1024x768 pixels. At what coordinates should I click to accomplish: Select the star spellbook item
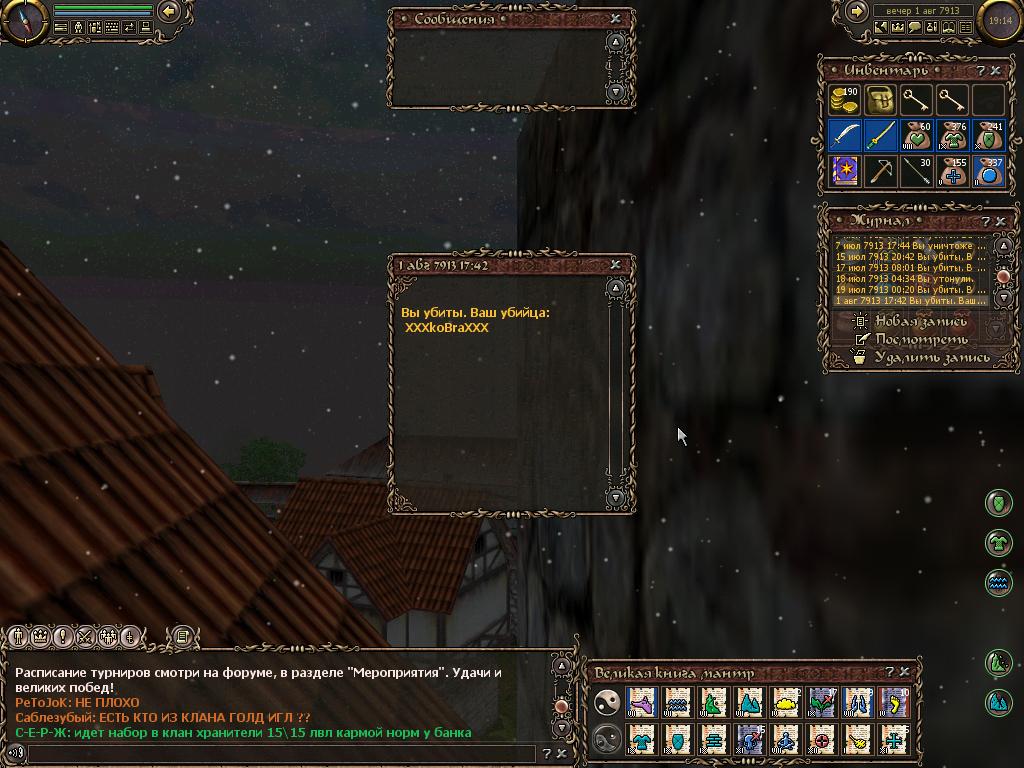[x=845, y=171]
